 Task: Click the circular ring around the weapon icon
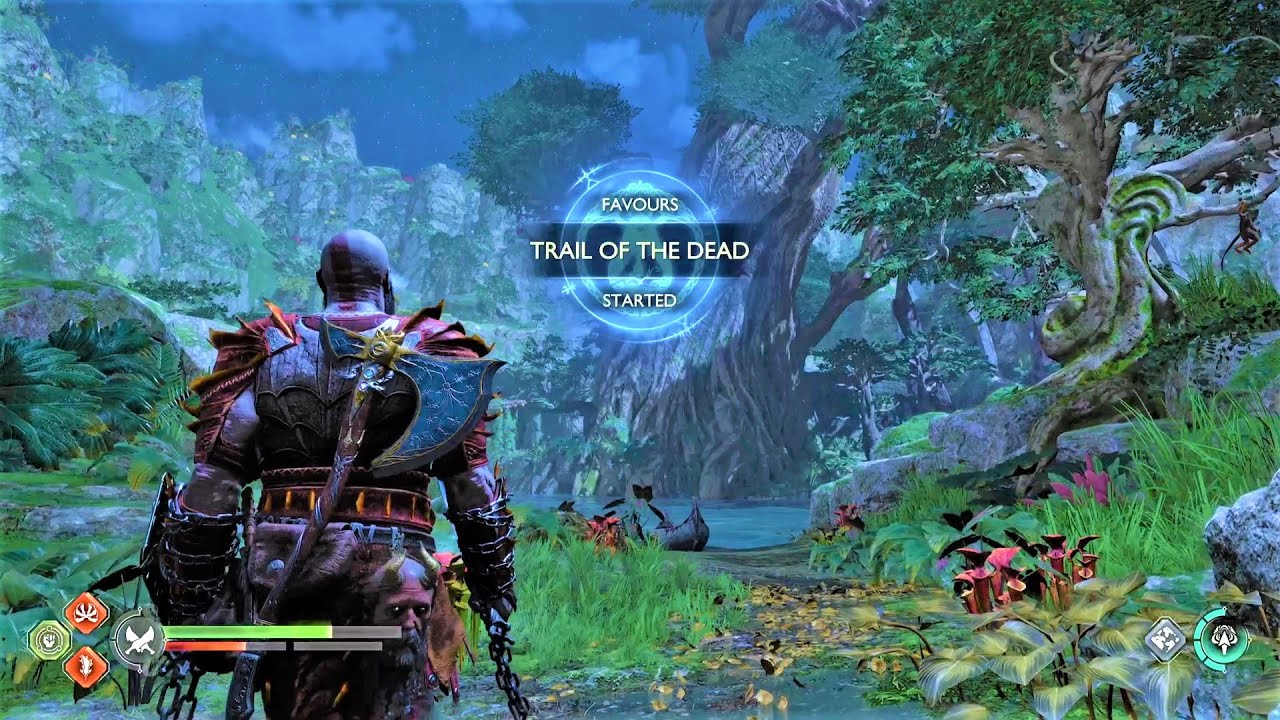click(117, 637)
